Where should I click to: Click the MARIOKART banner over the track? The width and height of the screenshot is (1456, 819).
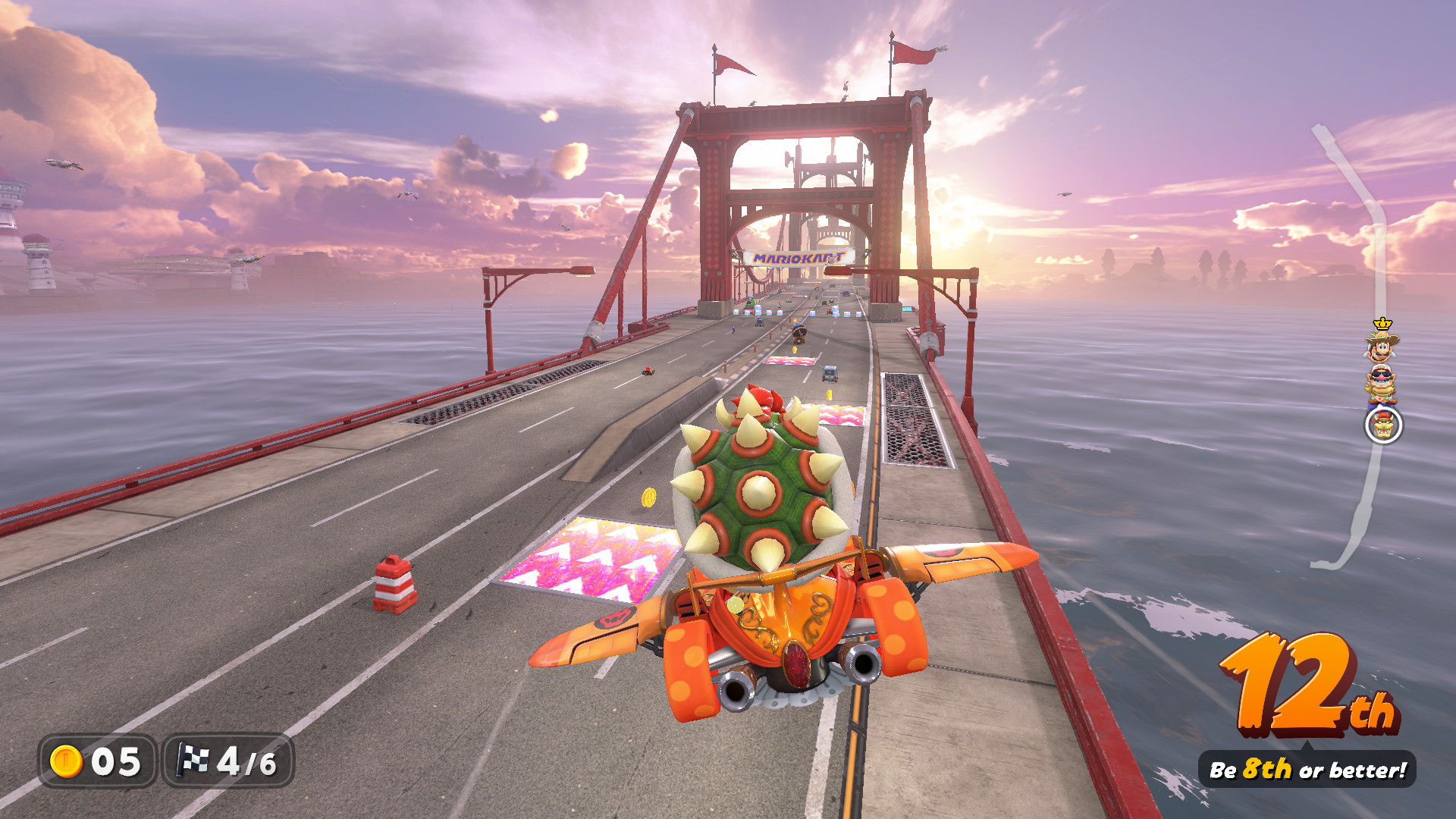[798, 258]
